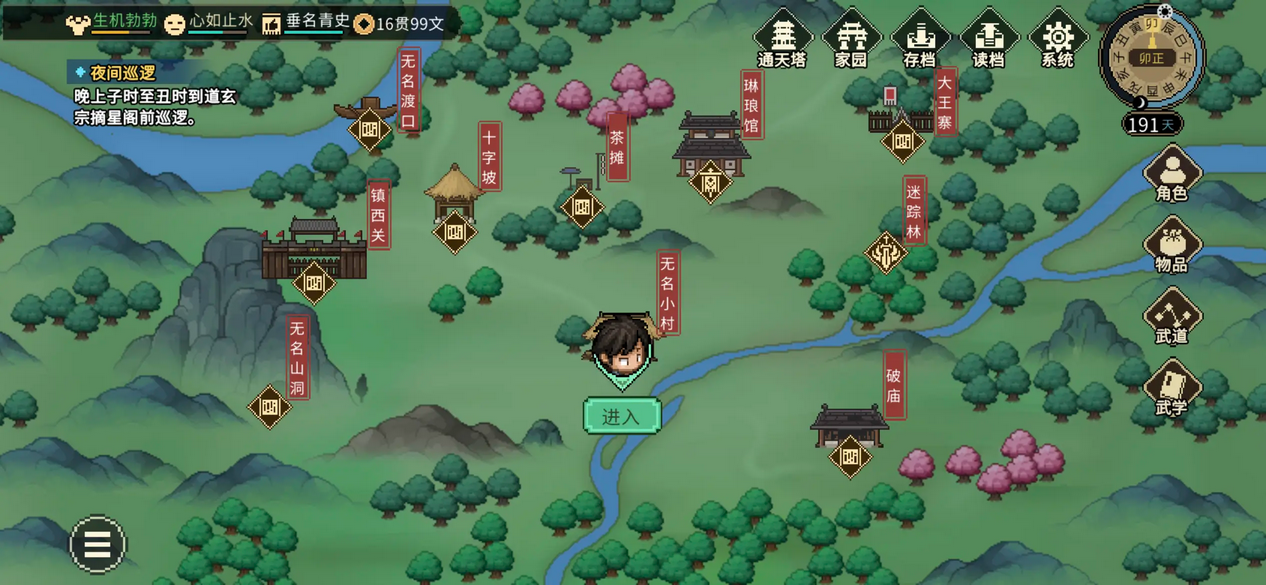
Task: Open the round hamburger menu button
Action: 98,544
